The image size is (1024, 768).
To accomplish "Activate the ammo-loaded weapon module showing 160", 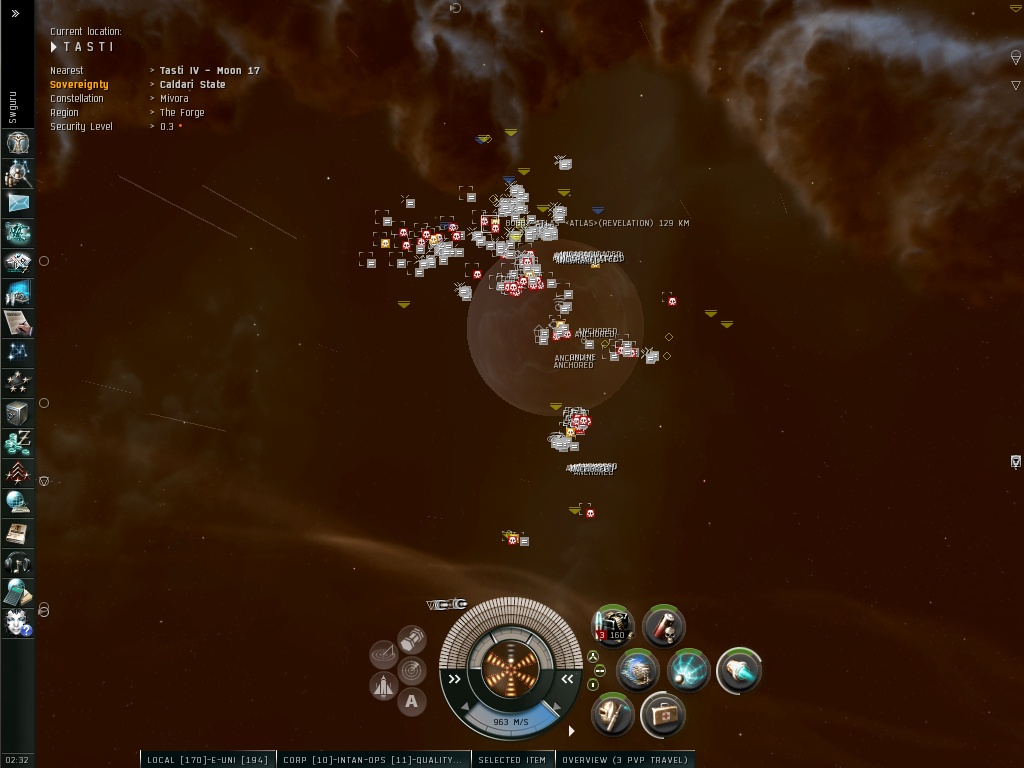I will point(613,626).
